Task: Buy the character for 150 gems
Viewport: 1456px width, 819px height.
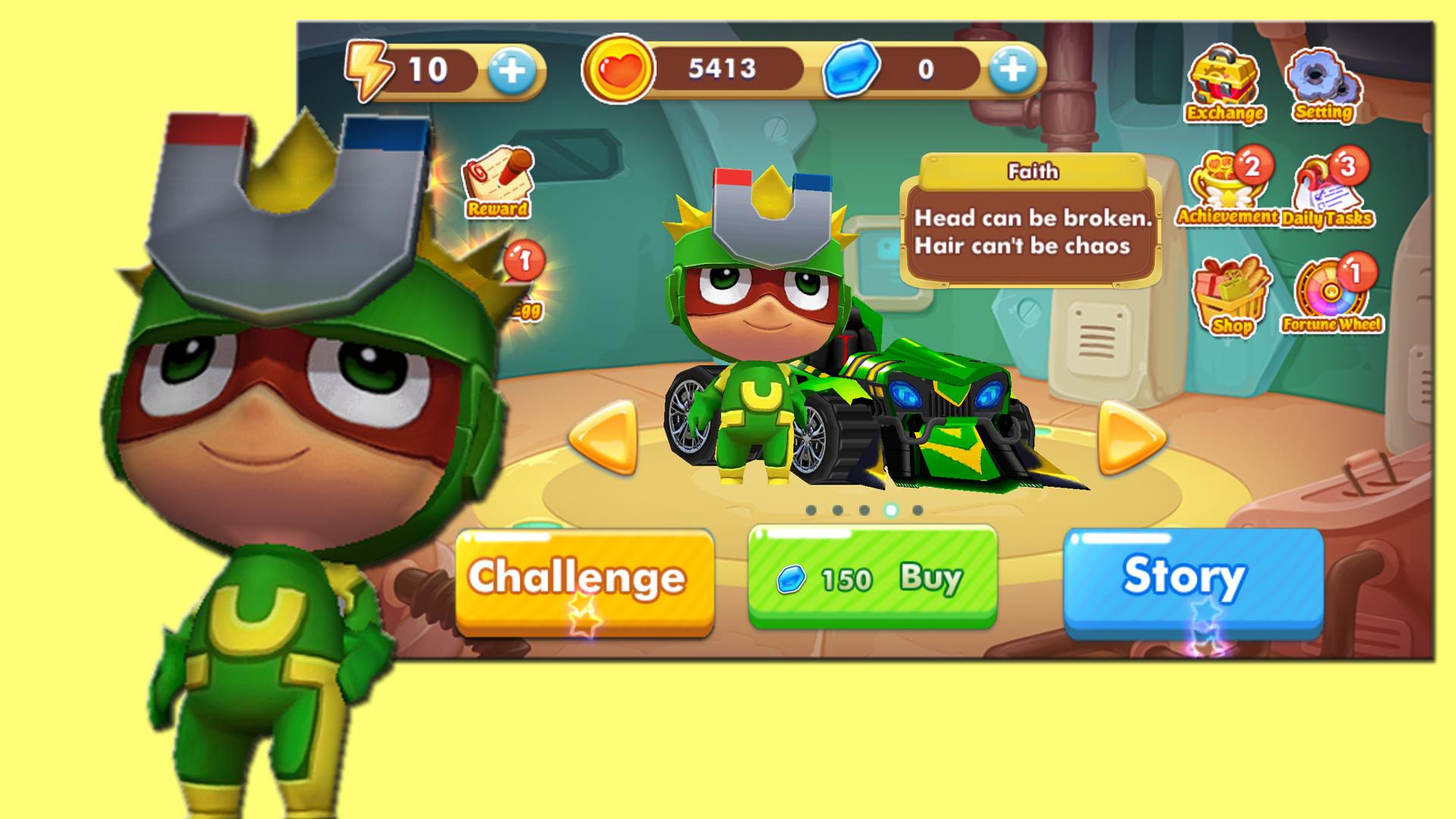Action: pos(872,578)
